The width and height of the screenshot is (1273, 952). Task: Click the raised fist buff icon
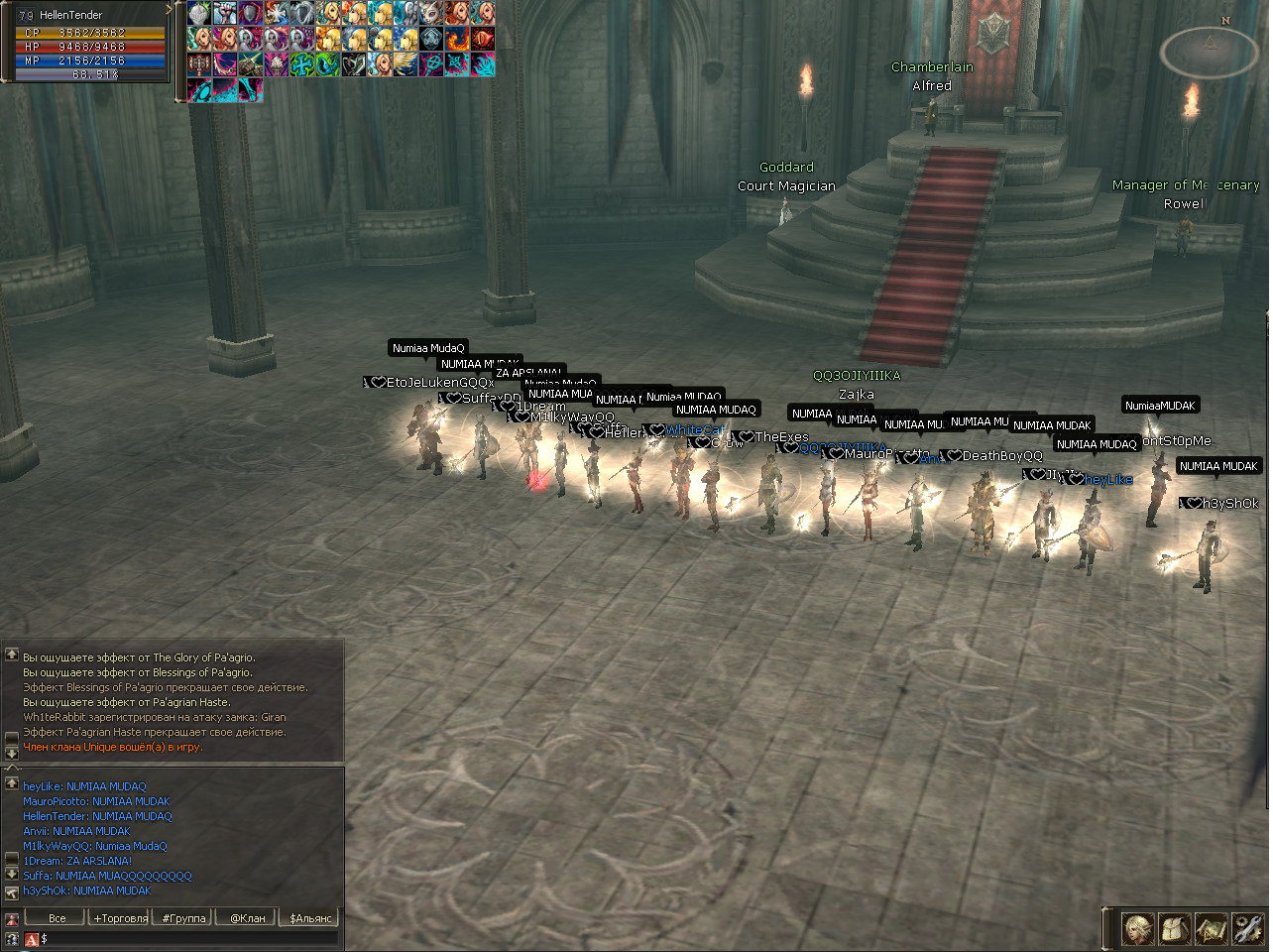pyautogui.click(x=225, y=13)
